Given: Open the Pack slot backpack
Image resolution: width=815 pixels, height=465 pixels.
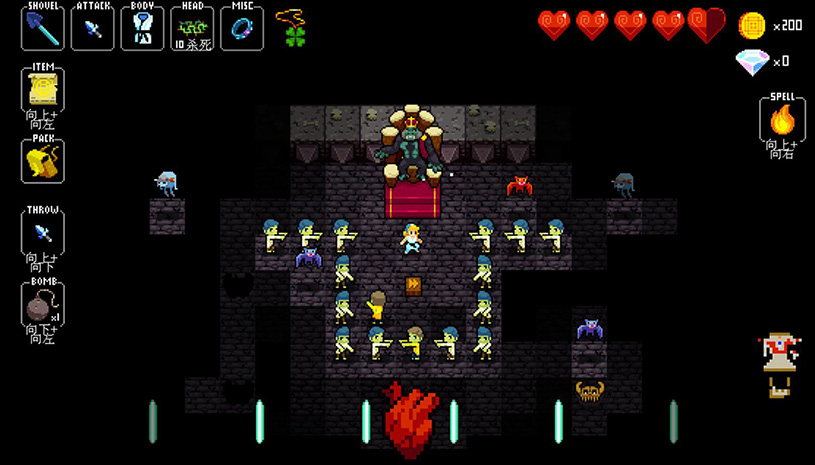Looking at the screenshot, I should [x=42, y=160].
